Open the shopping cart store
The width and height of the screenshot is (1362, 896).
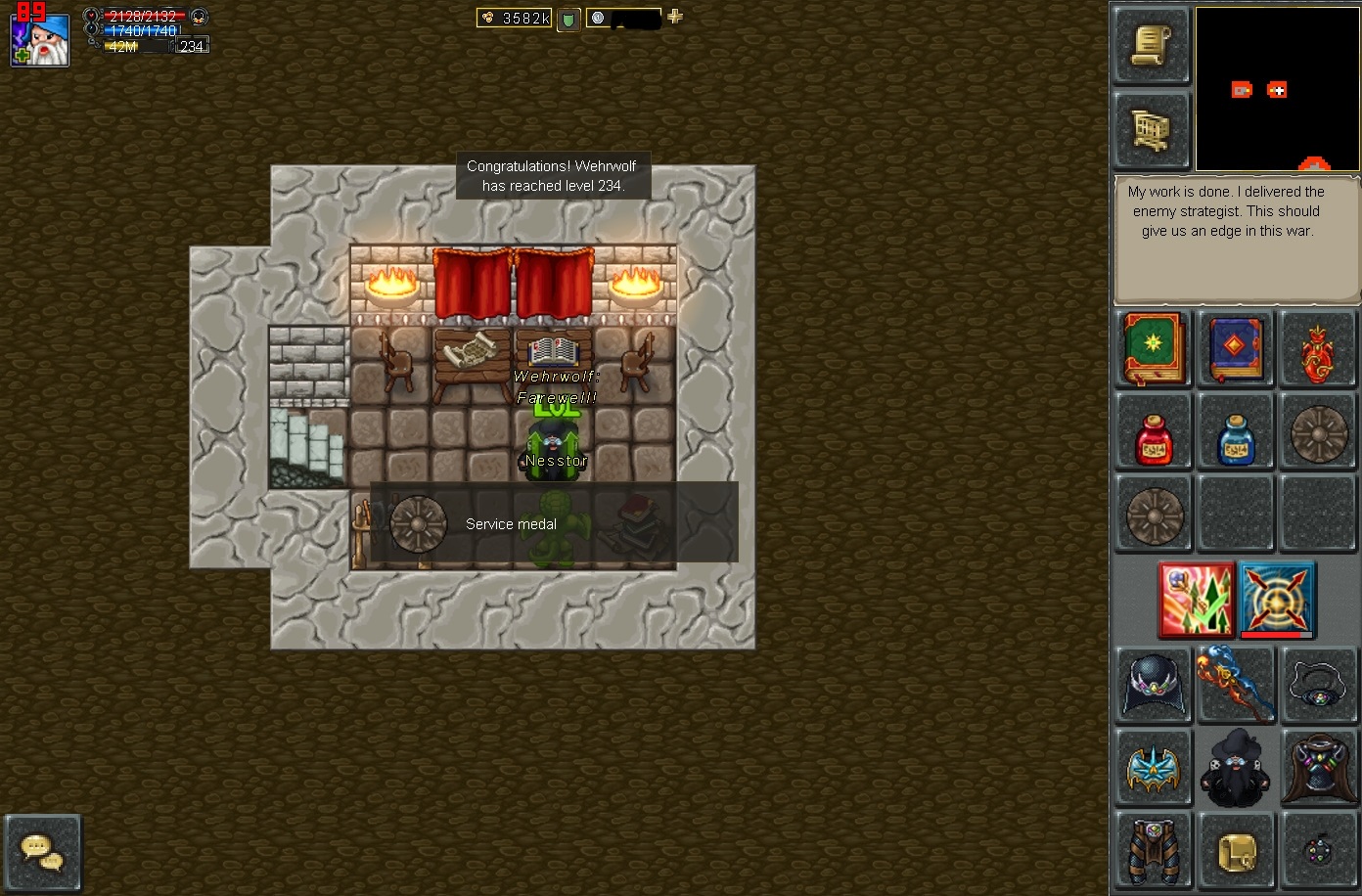coord(1152,129)
